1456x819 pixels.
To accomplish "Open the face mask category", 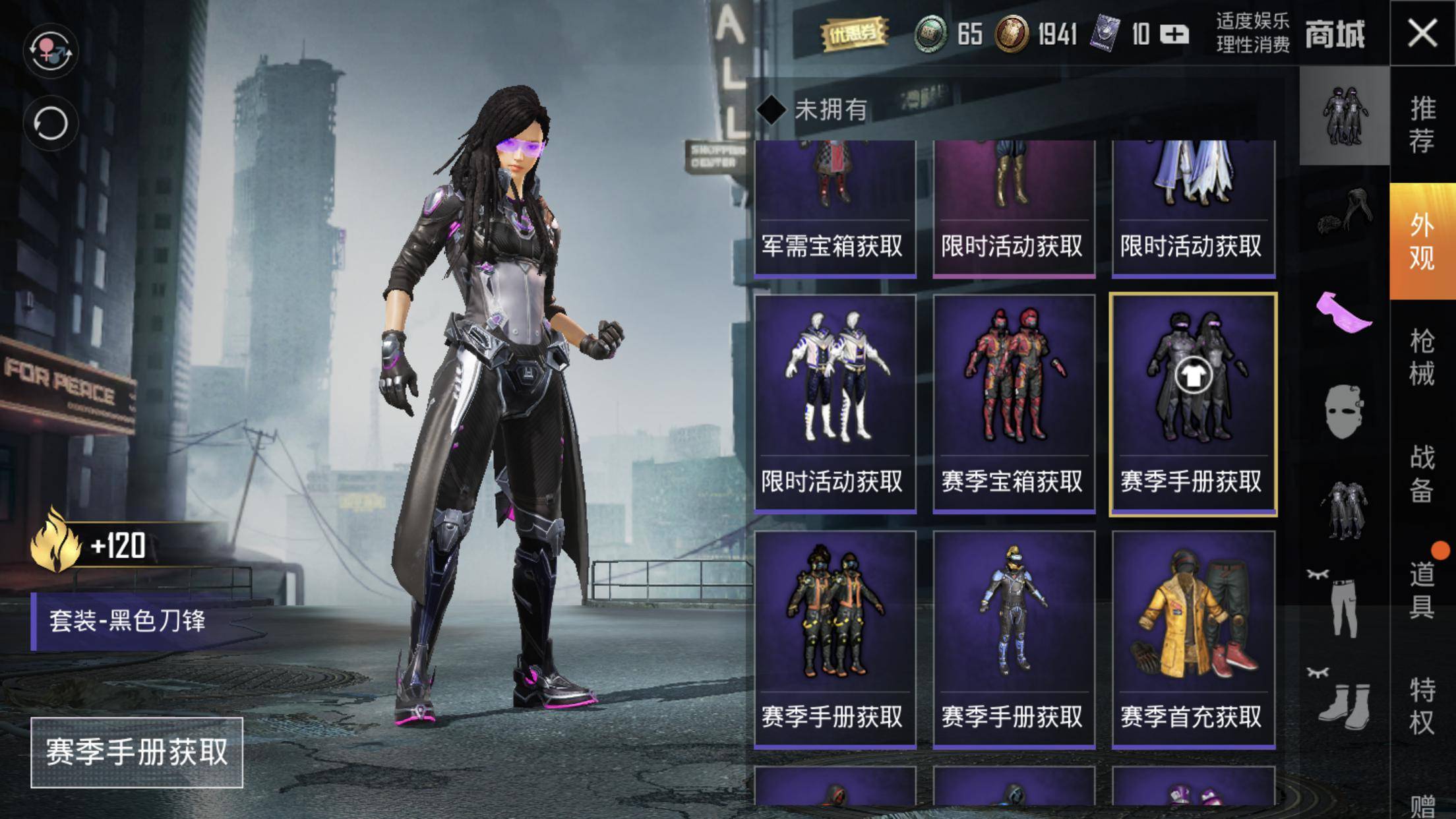I will click(1345, 412).
